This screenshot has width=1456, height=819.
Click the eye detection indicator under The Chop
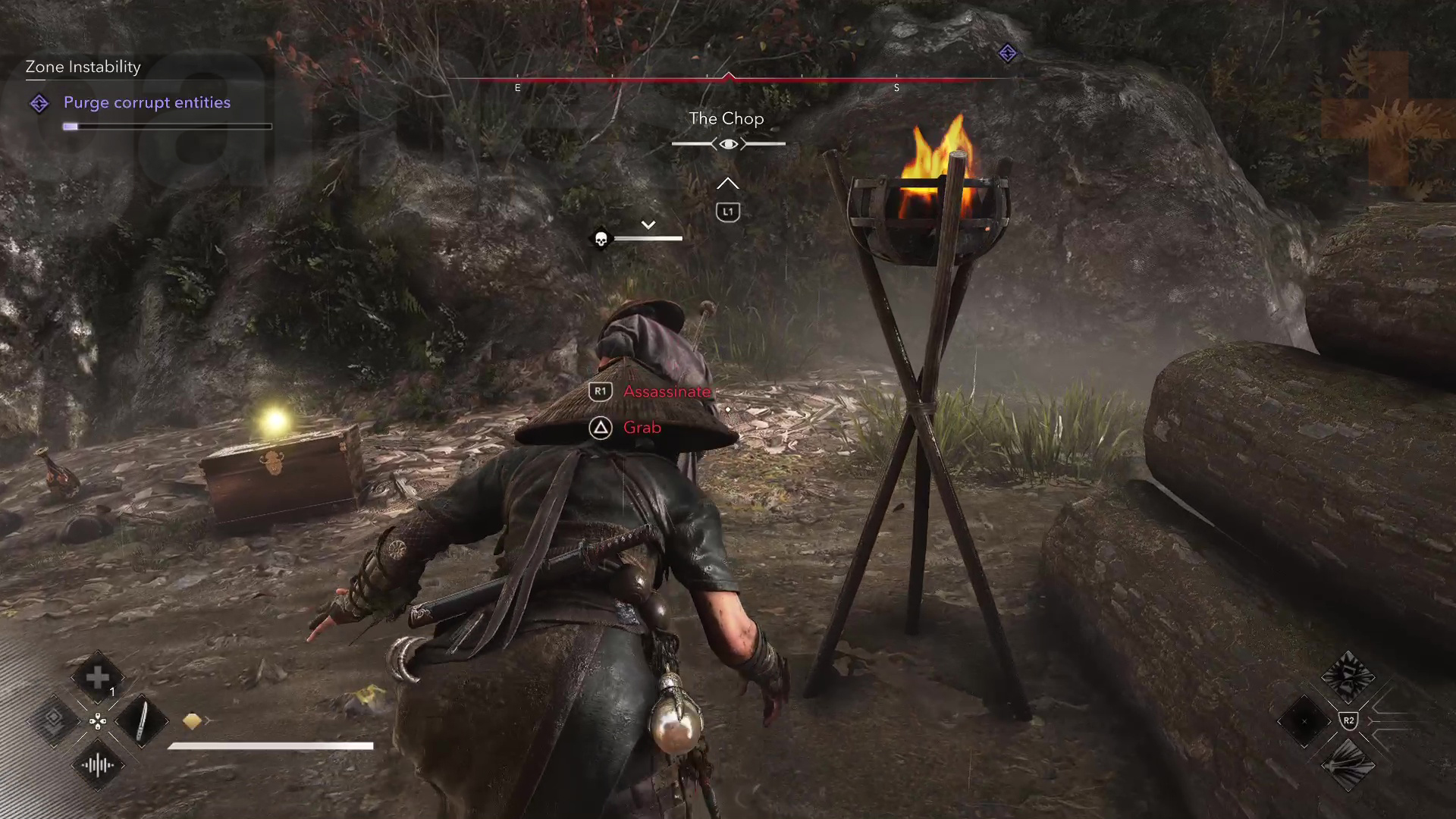pyautogui.click(x=728, y=144)
